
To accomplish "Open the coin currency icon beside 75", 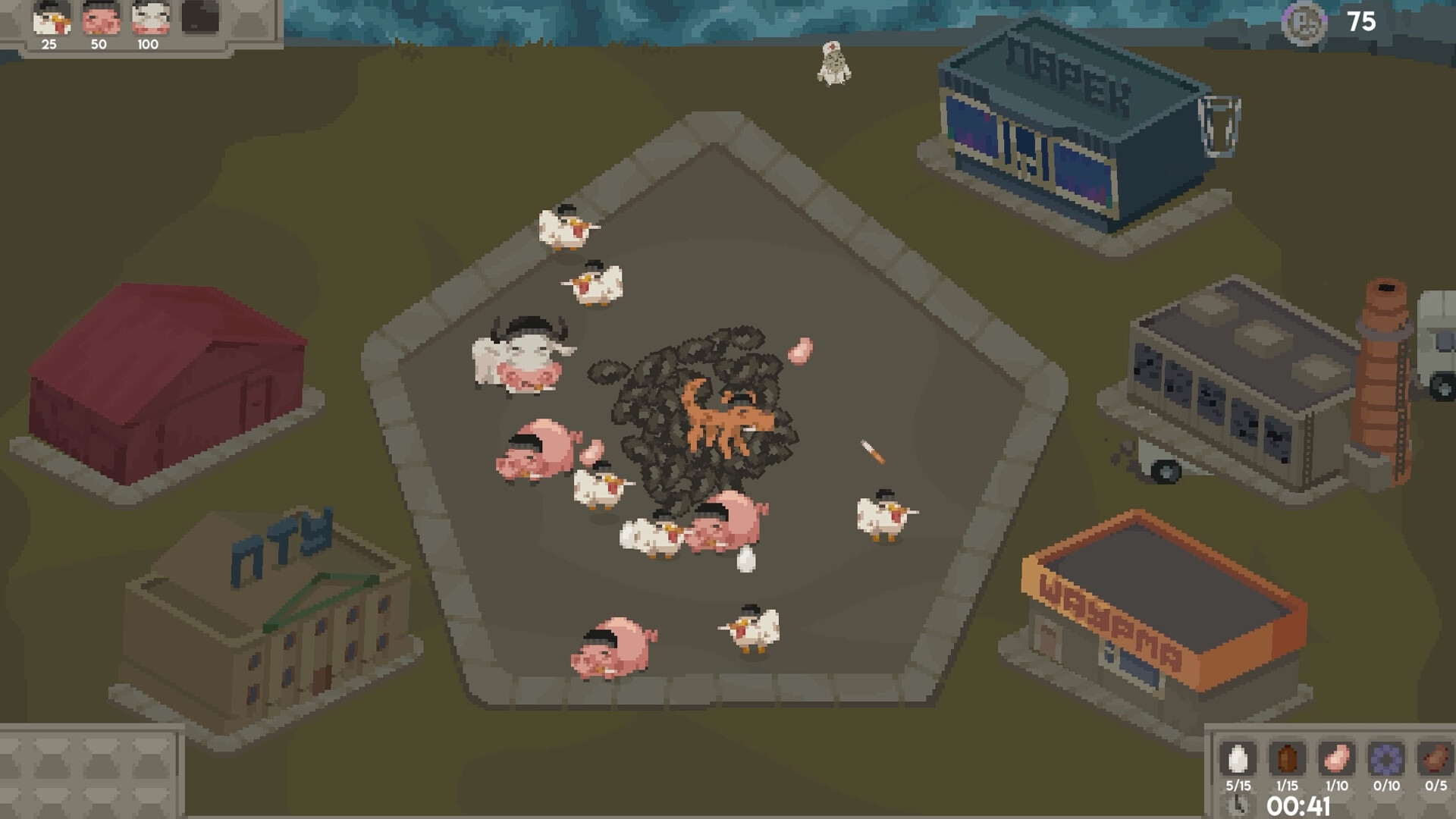I will pyautogui.click(x=1306, y=22).
